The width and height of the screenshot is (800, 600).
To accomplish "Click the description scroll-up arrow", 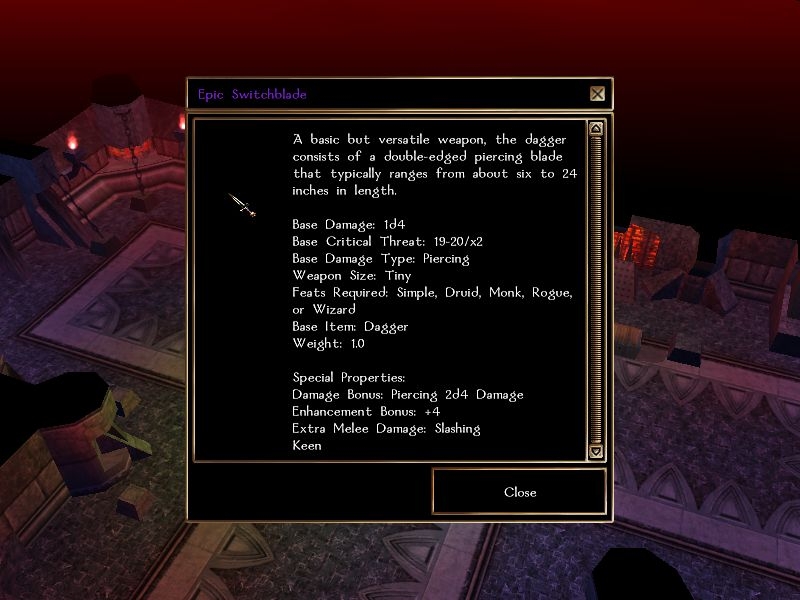I will (x=596, y=128).
